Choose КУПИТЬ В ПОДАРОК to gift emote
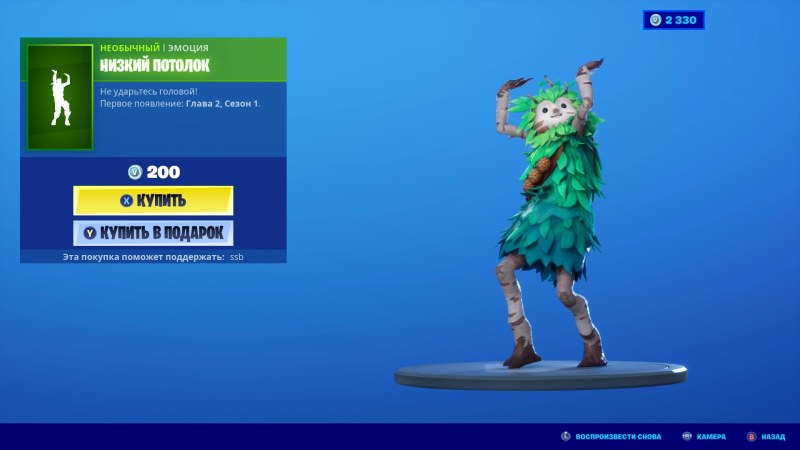800x450 pixels. [x=153, y=233]
